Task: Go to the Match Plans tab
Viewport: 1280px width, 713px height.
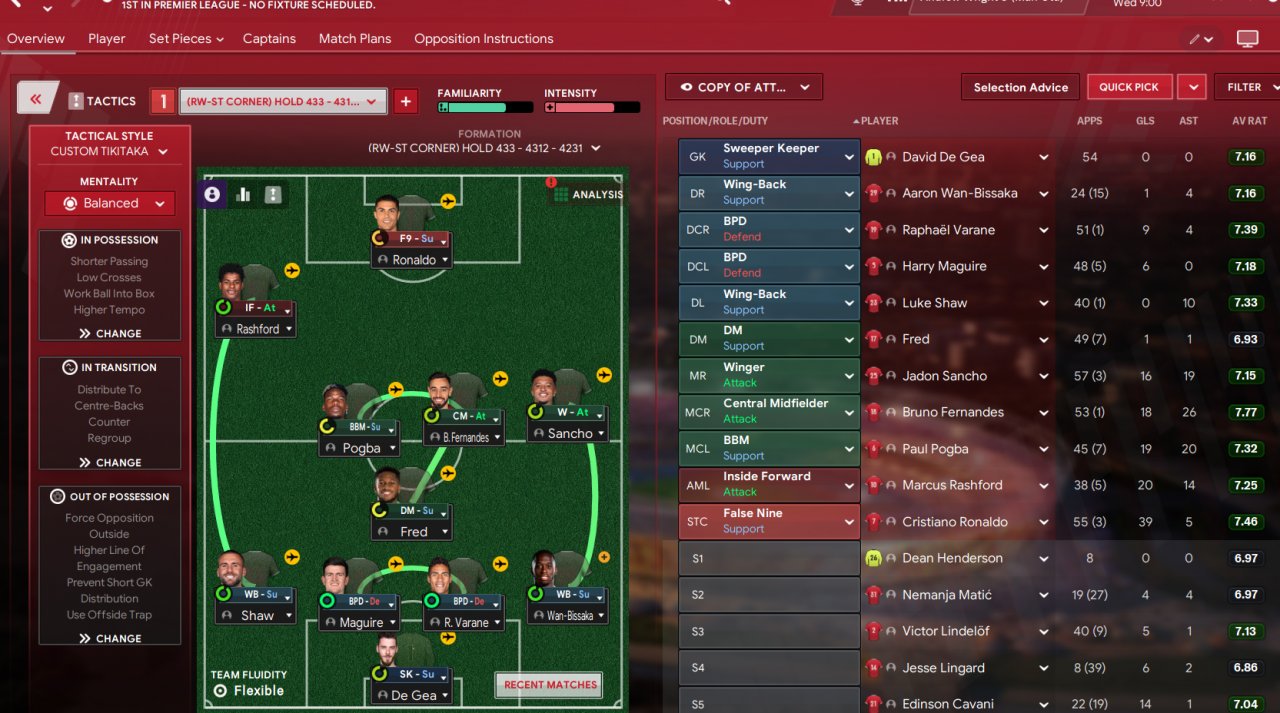Action: pyautogui.click(x=354, y=39)
